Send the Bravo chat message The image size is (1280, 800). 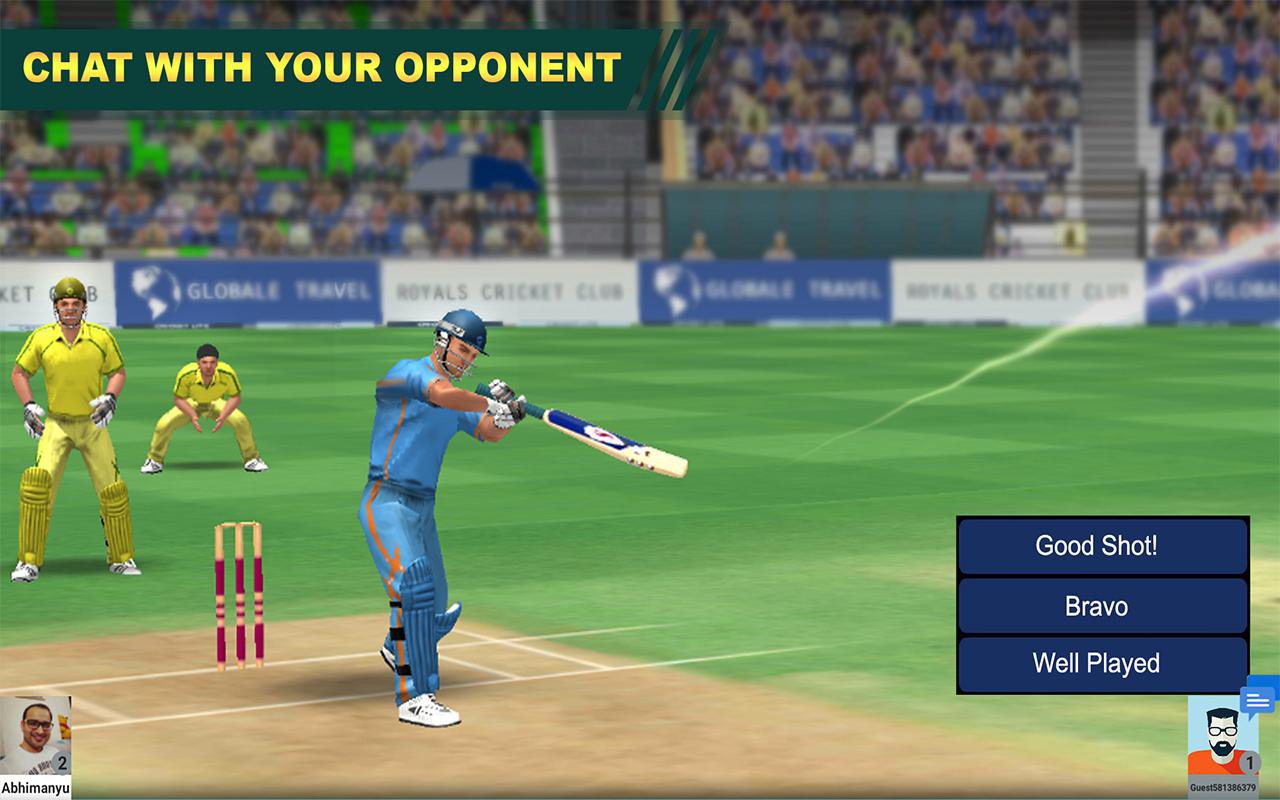point(1100,605)
